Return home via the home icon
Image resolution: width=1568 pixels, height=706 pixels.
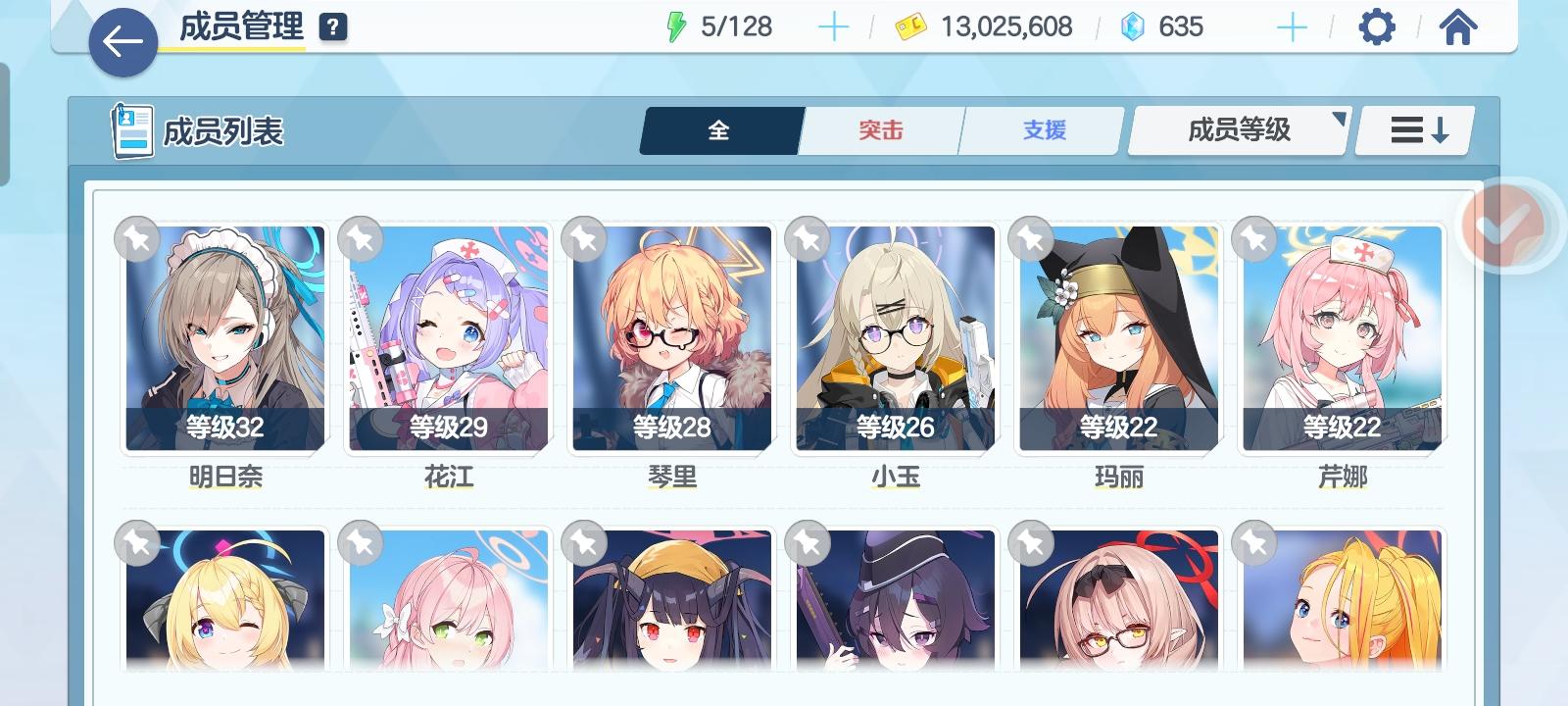click(x=1459, y=26)
